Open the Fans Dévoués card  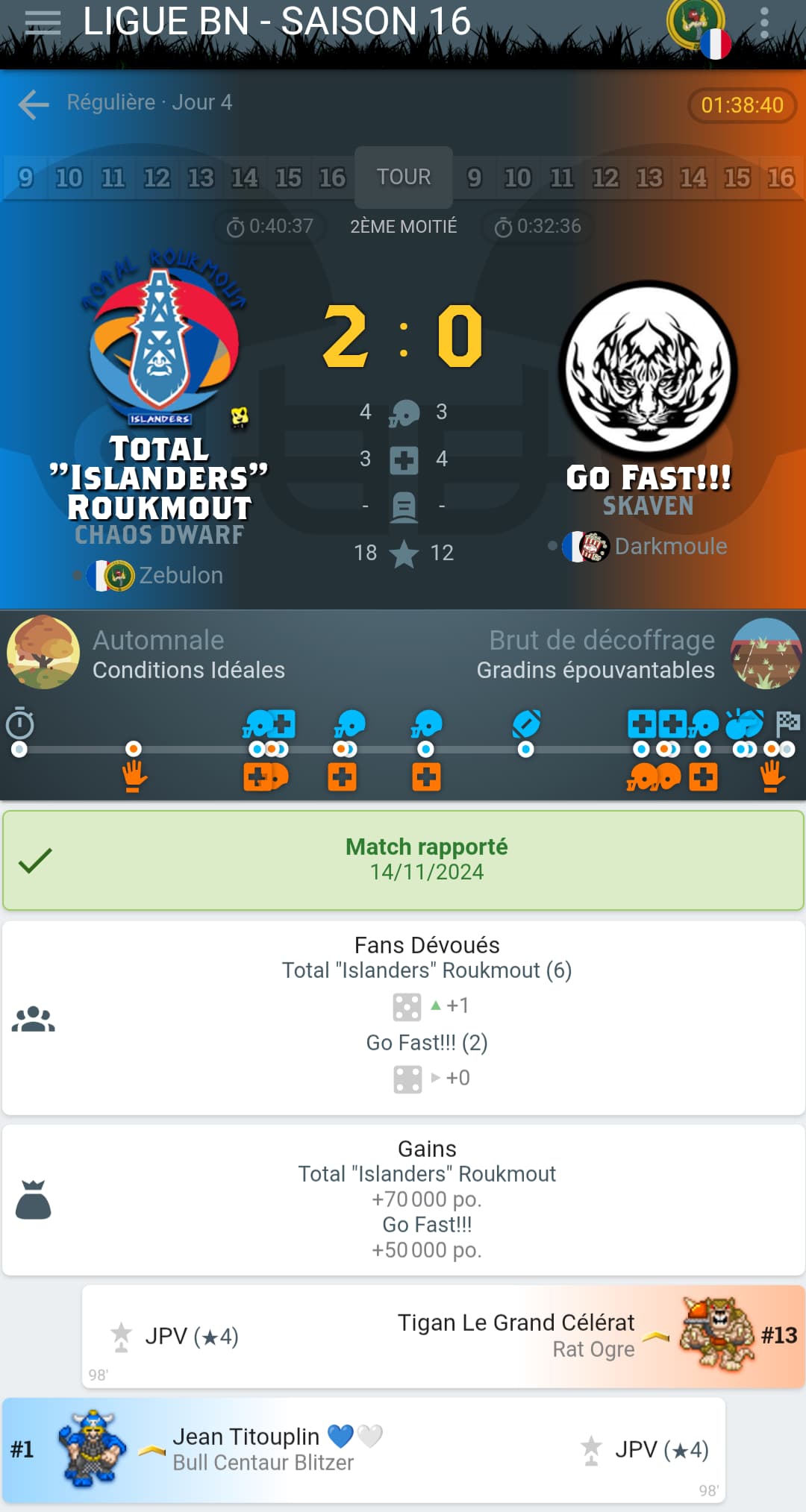(403, 1017)
